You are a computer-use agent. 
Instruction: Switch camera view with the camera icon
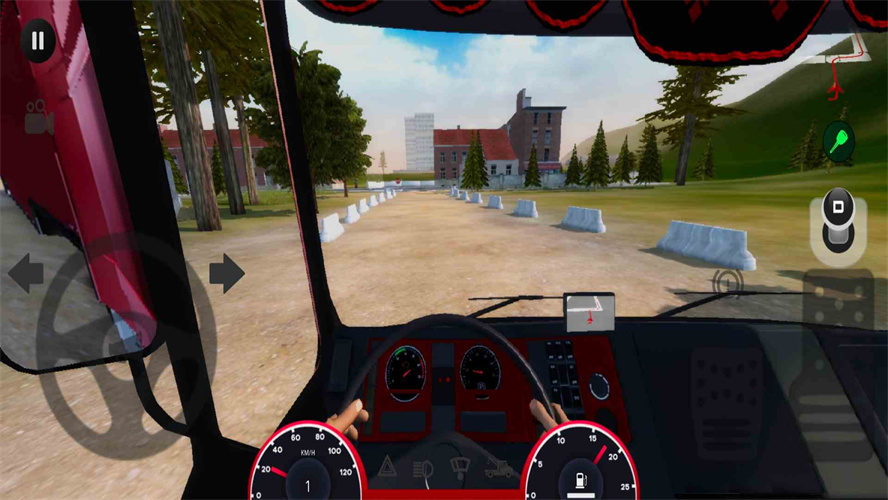click(x=39, y=118)
